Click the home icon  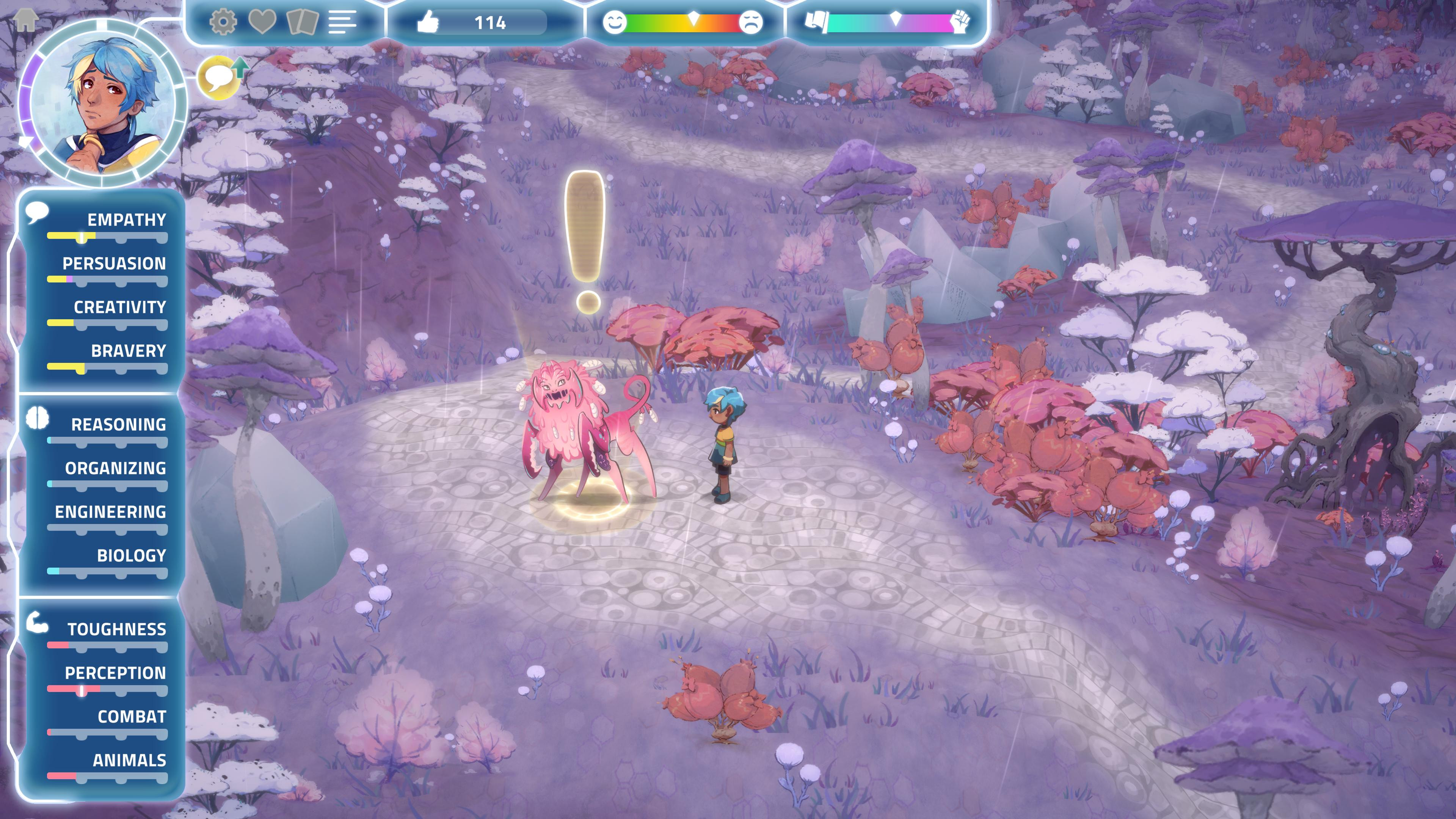25,20
